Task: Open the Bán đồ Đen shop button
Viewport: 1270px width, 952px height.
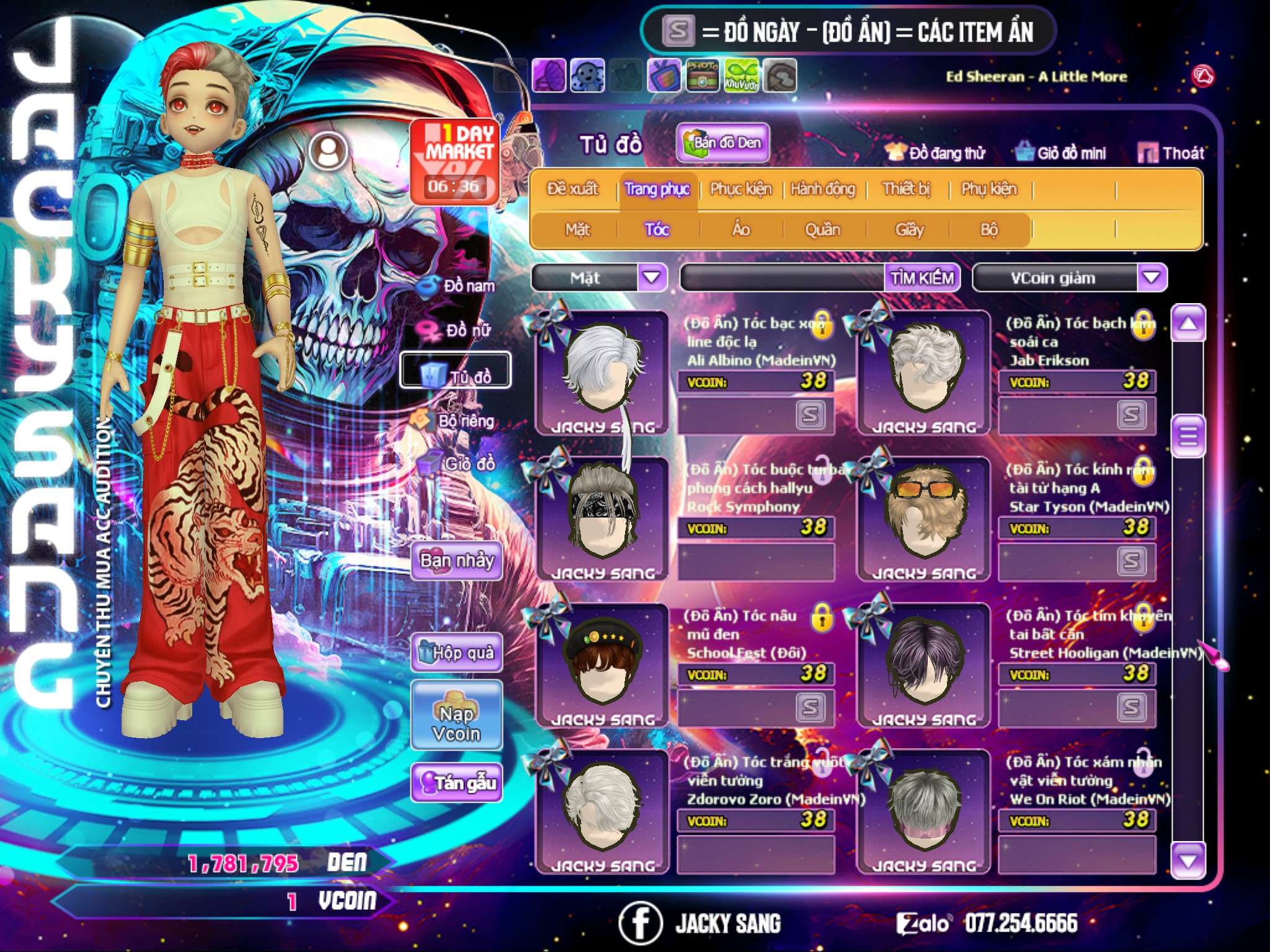Action: [722, 143]
